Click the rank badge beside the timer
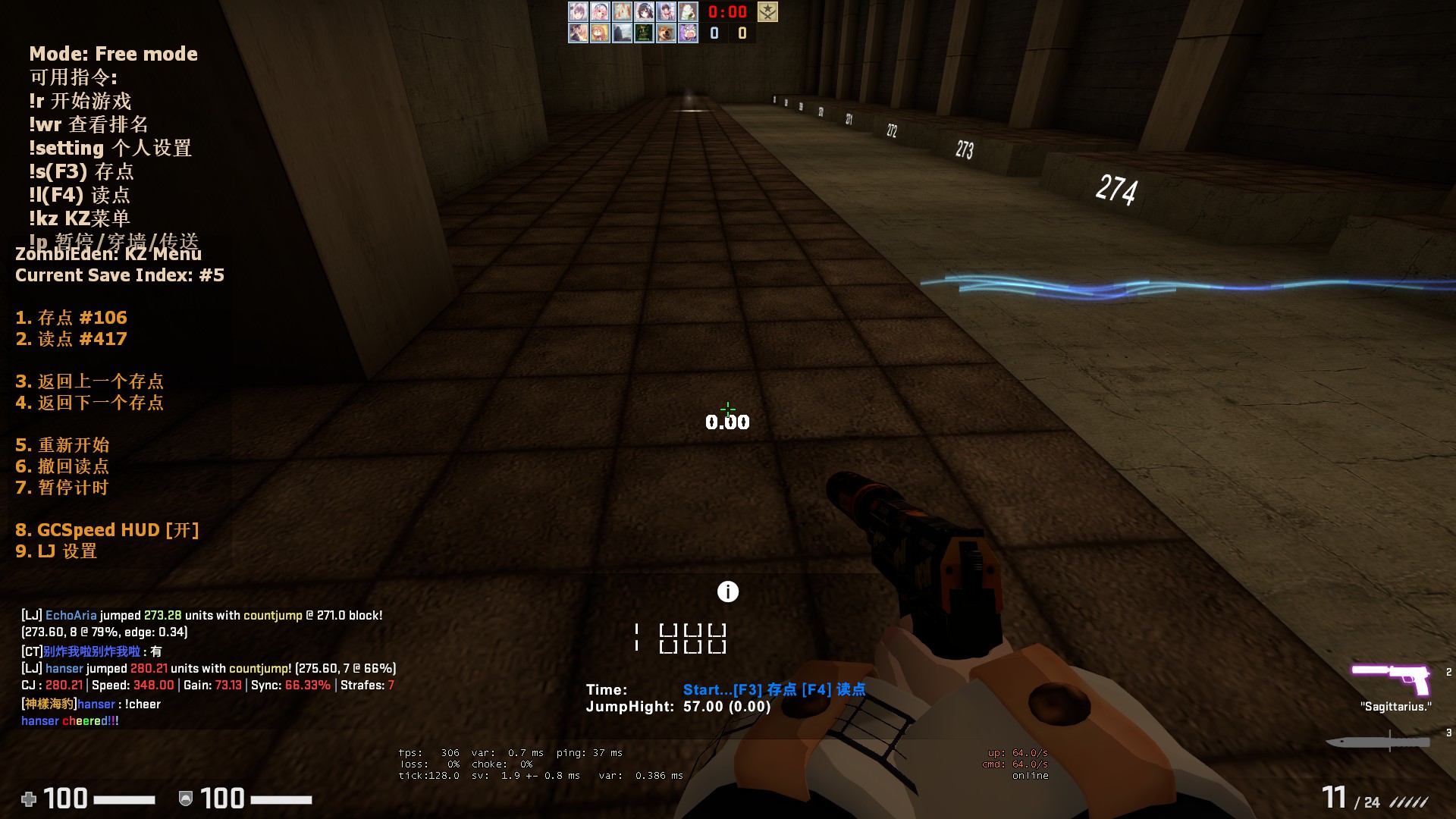This screenshot has width=1456, height=819. click(x=767, y=12)
